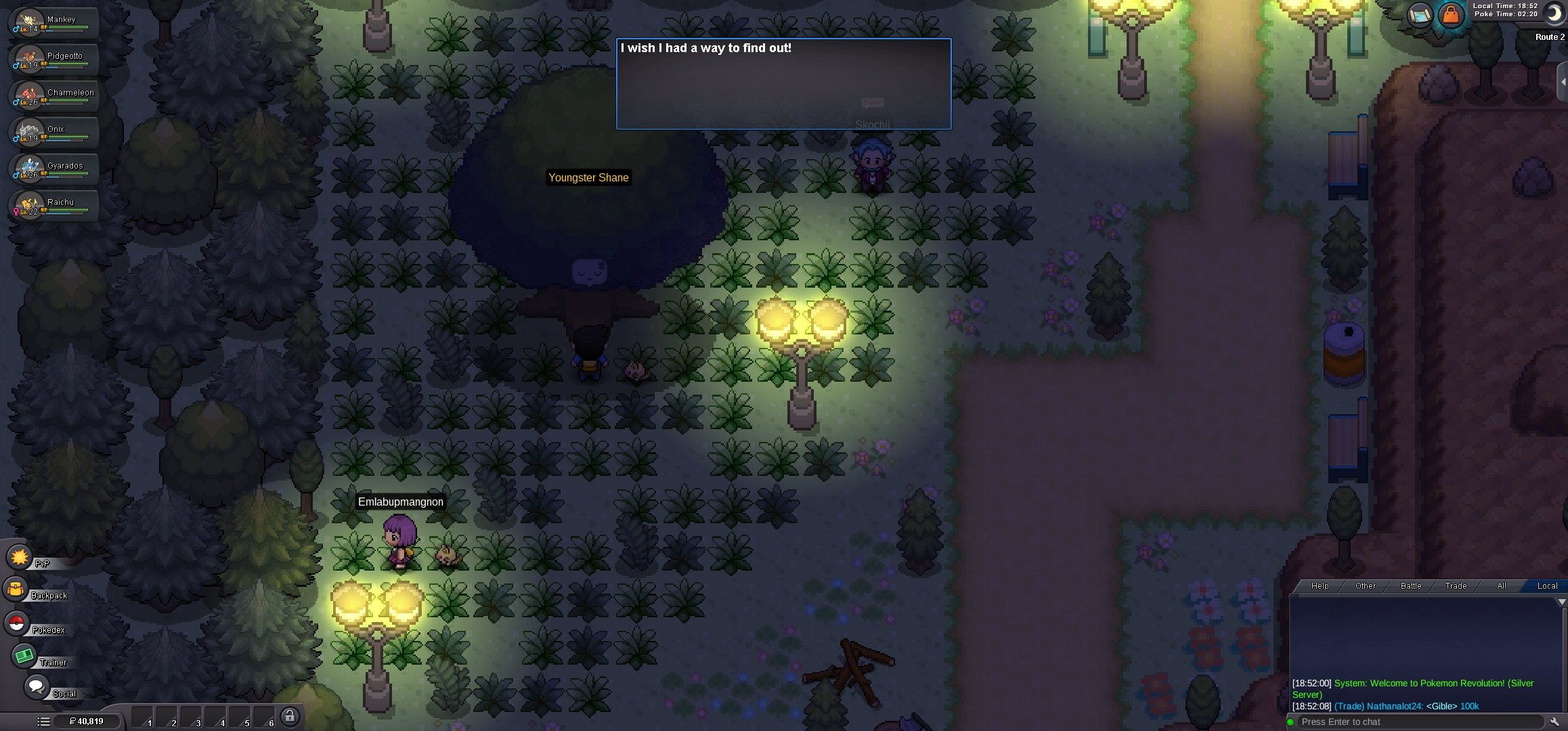Switch to the Trade chat tab
The image size is (1568, 731).
point(1456,586)
